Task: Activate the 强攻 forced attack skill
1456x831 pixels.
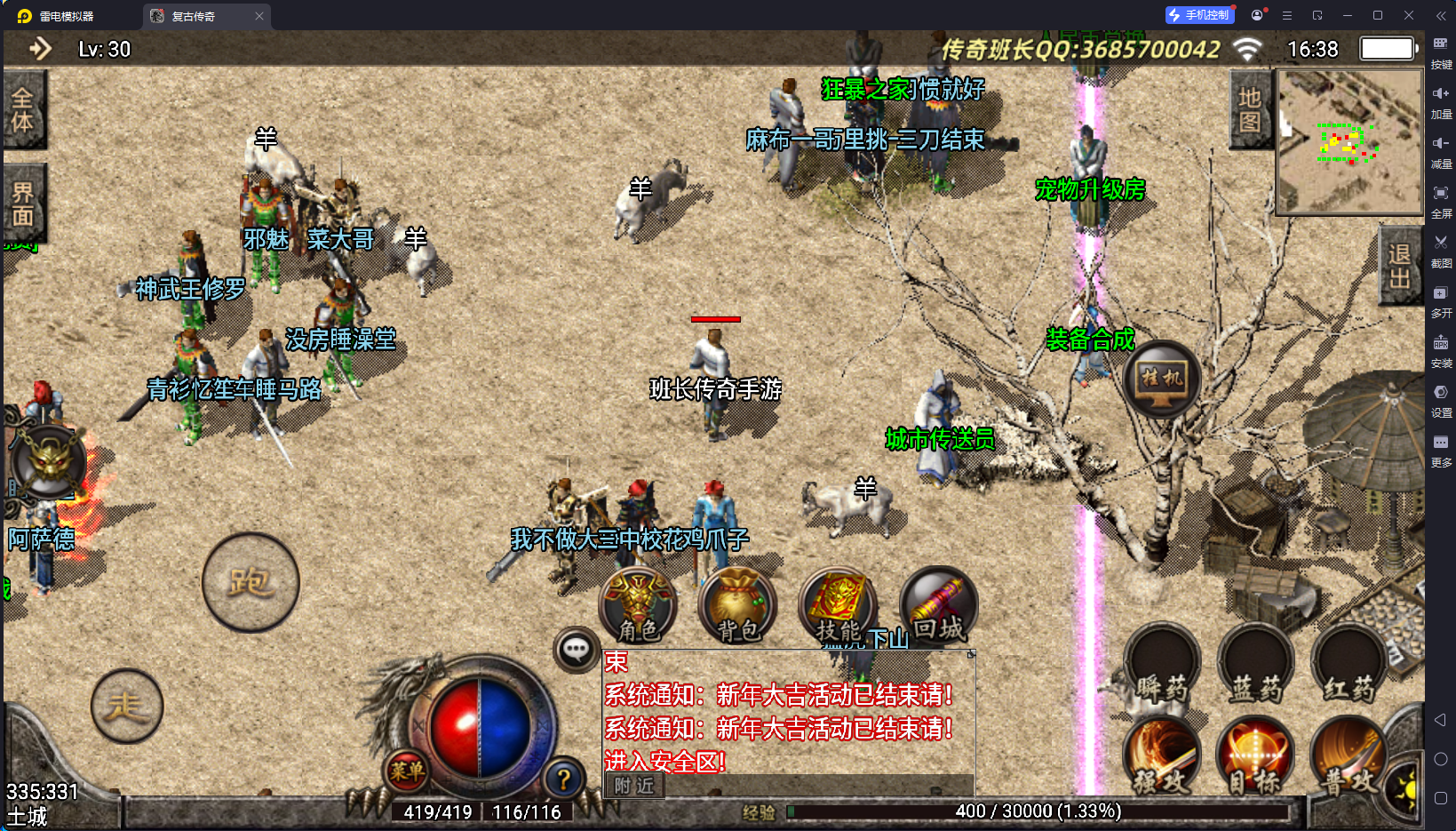Action: (1162, 757)
